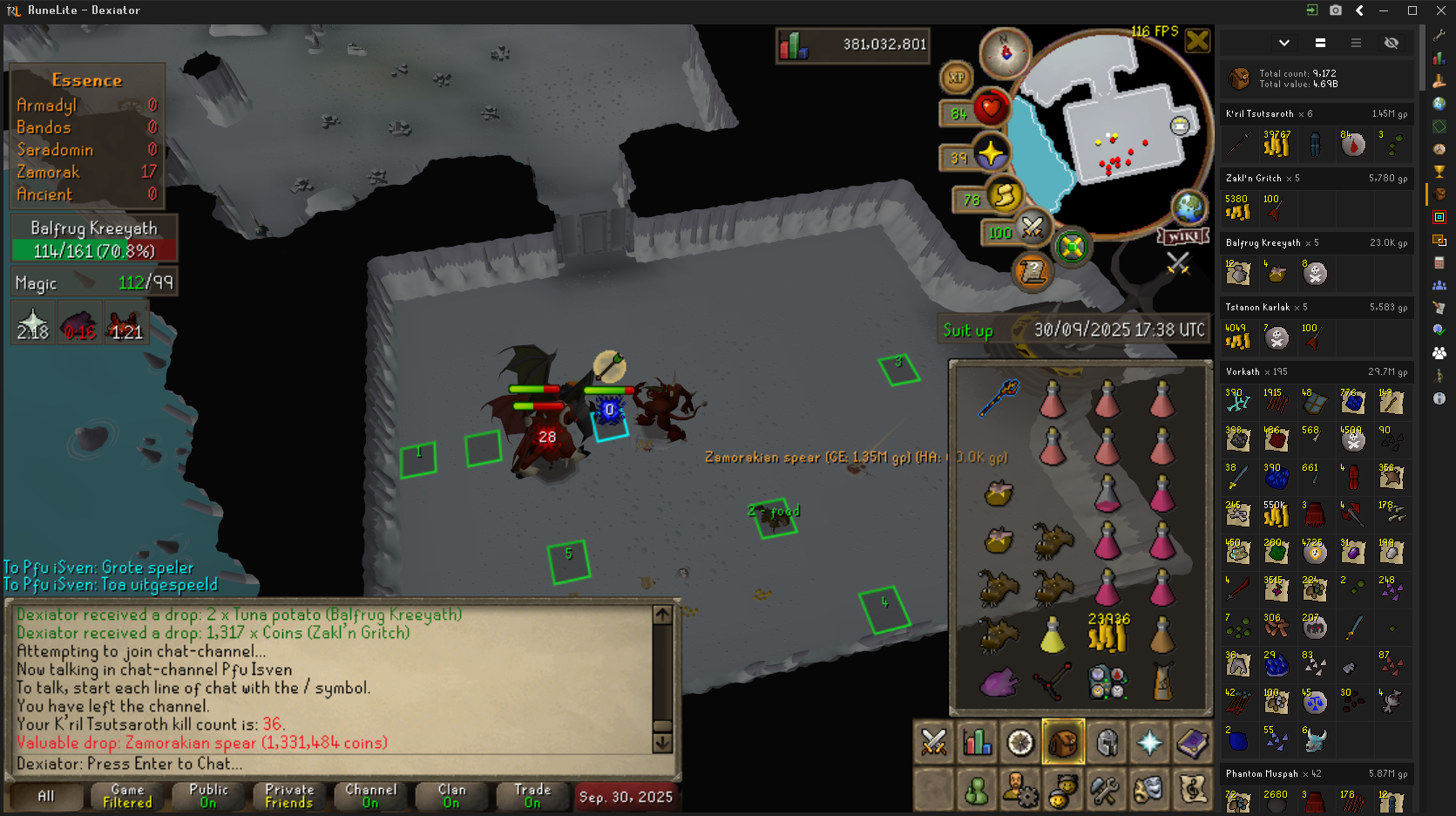Screen dimensions: 1456x816
Task: Click the blue staff in the inventory
Action: click(999, 398)
